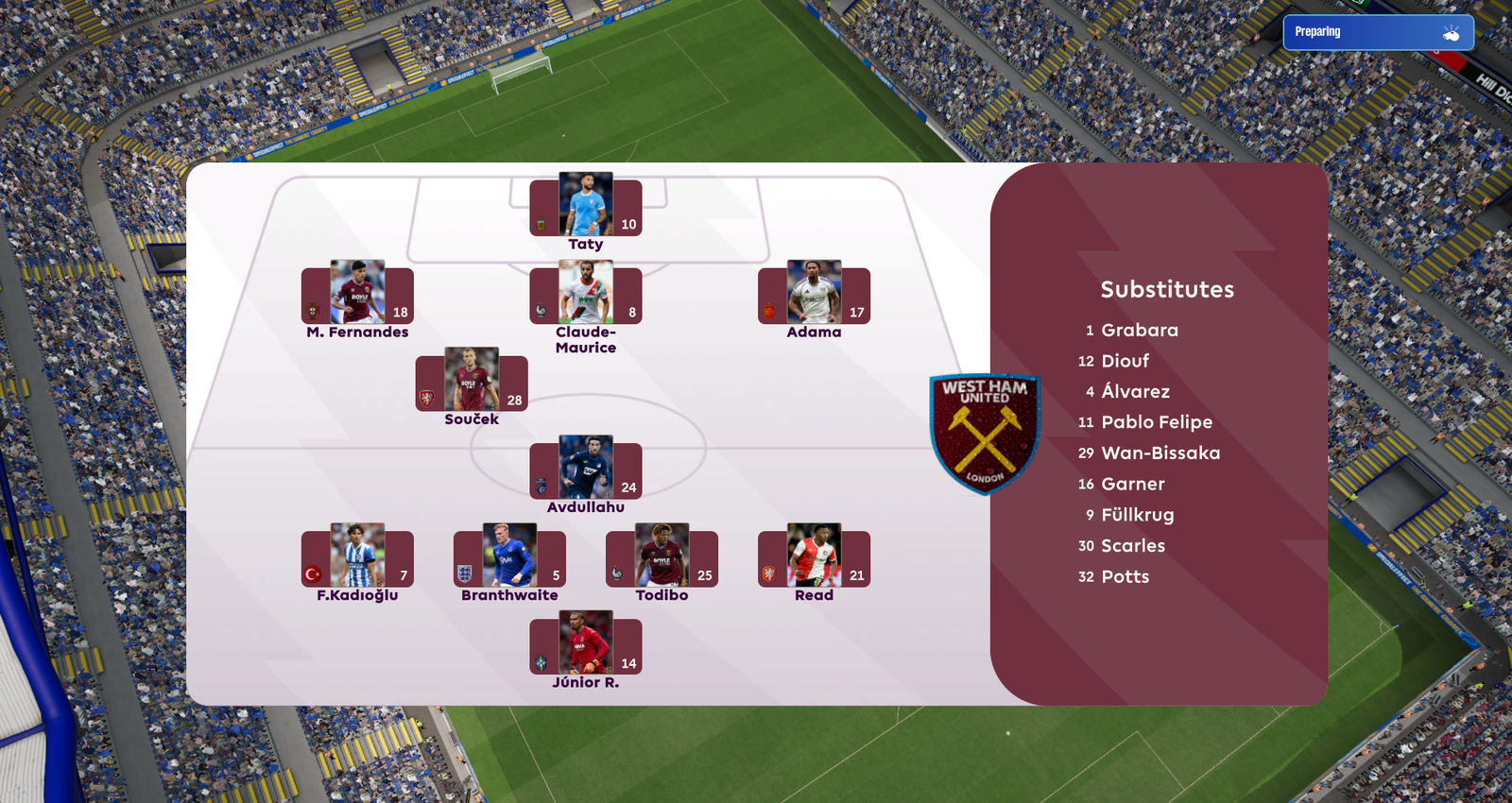
Task: Pick Pablo Felipe from the substitutes
Action: [1156, 422]
